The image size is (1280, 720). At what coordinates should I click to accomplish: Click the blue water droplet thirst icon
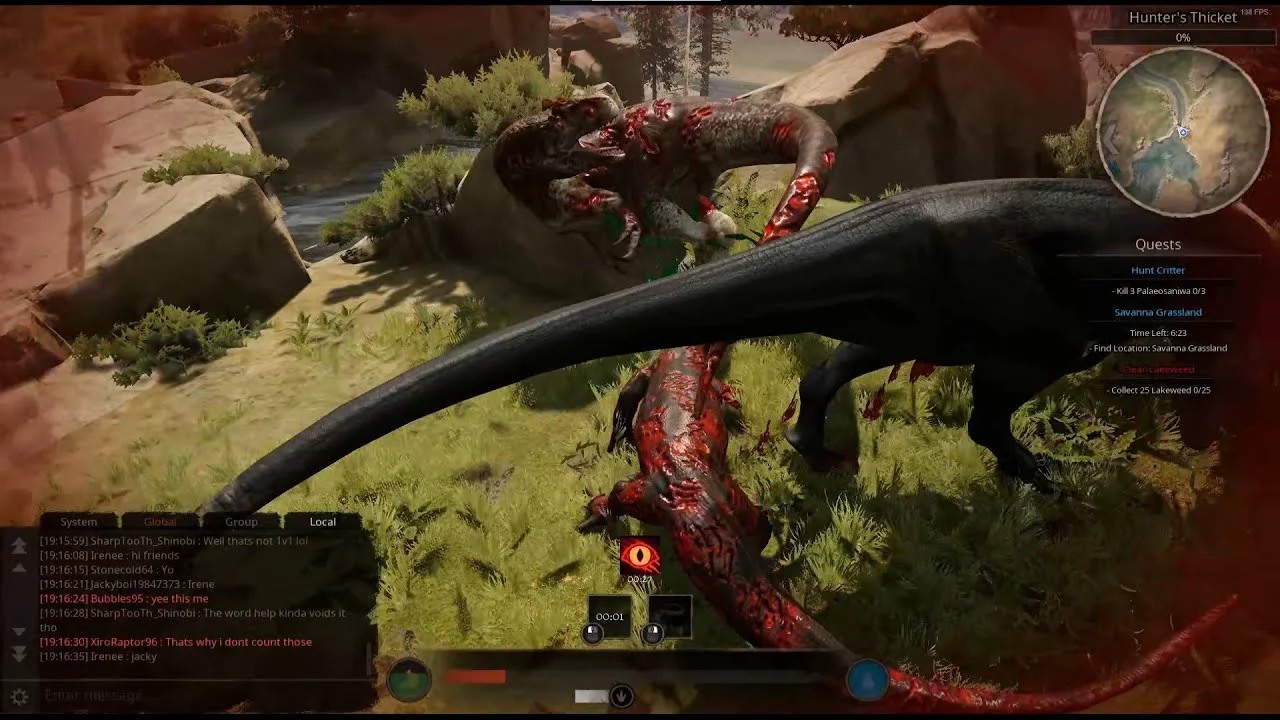(867, 680)
